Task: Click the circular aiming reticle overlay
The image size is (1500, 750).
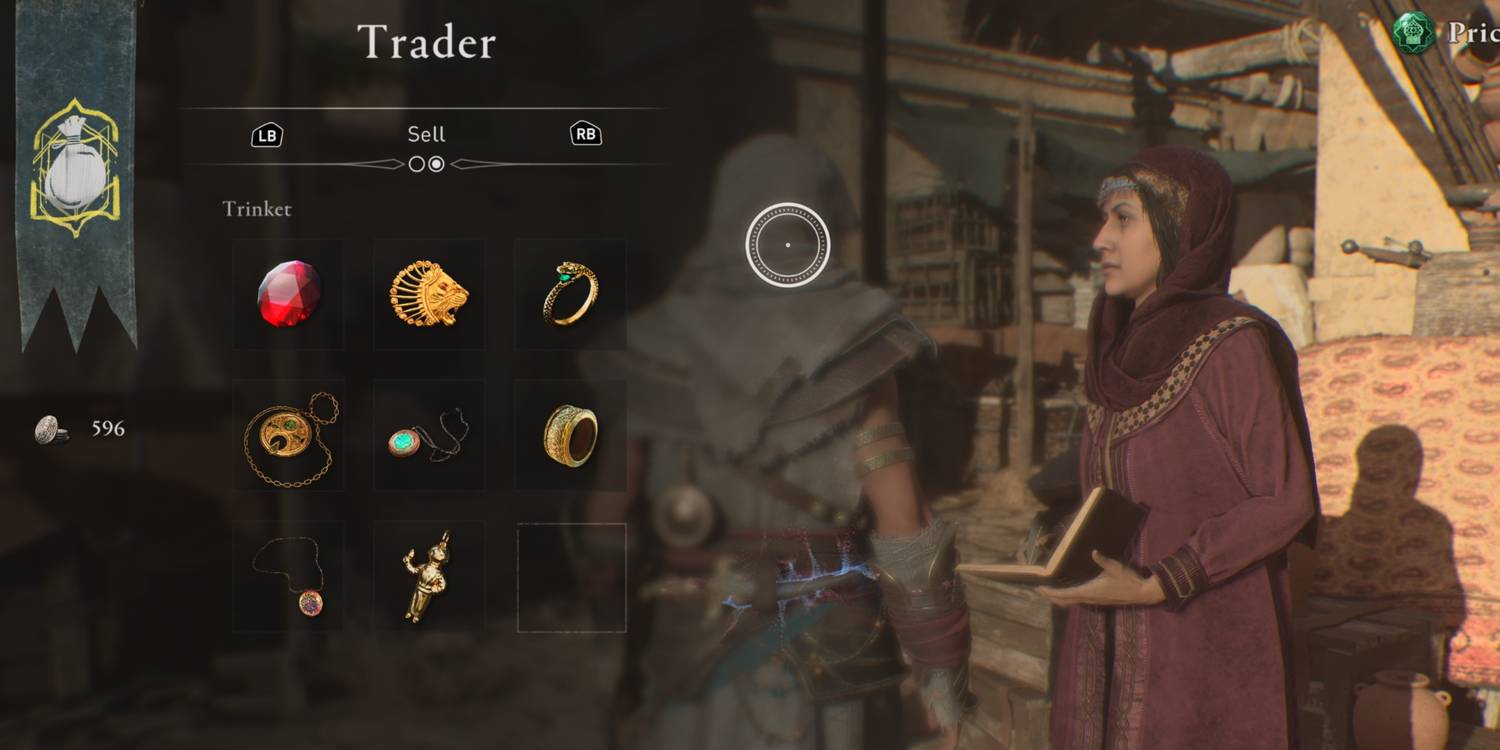Action: 789,243
